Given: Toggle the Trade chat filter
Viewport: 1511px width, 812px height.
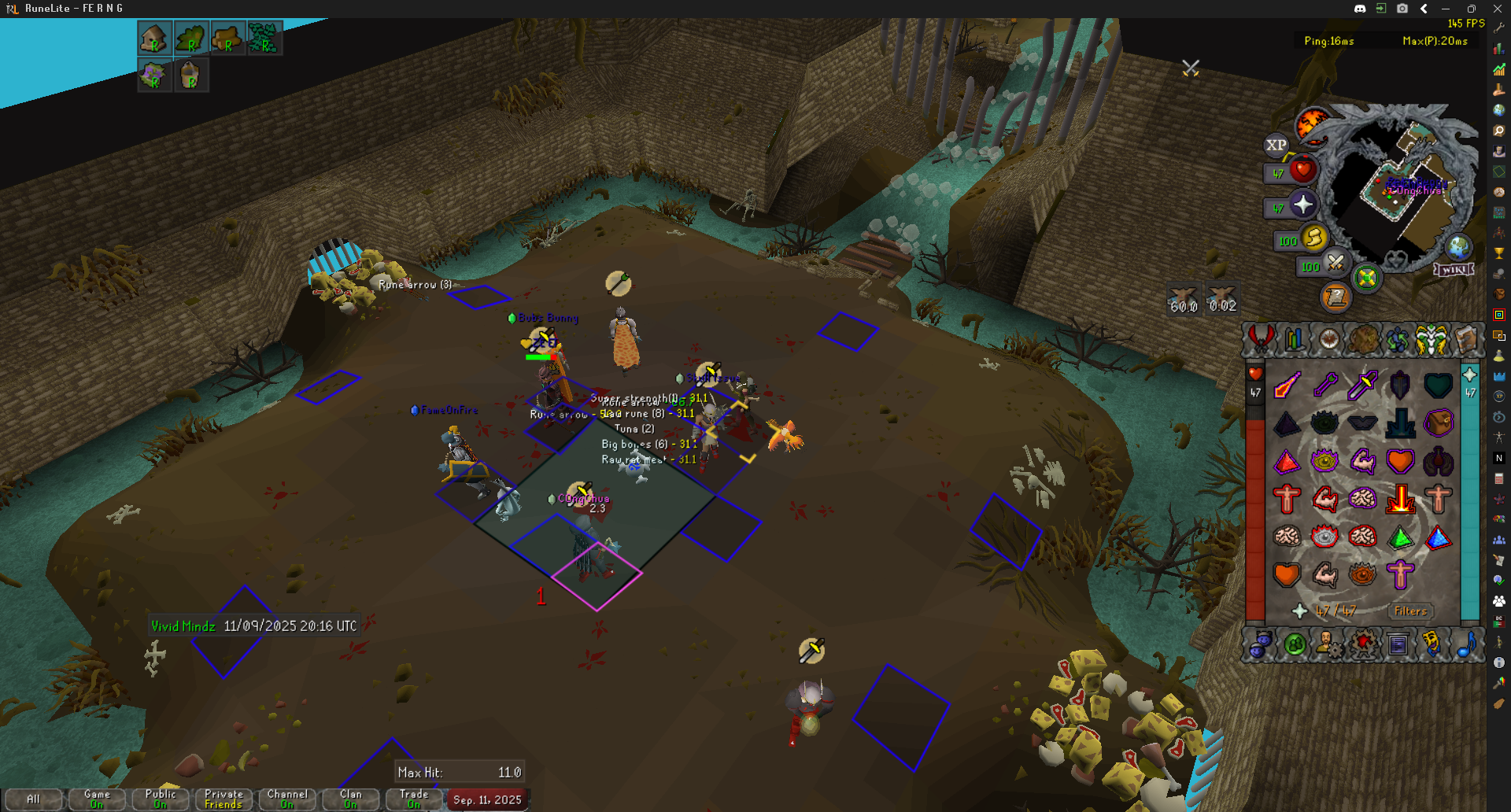Looking at the screenshot, I should click(414, 799).
